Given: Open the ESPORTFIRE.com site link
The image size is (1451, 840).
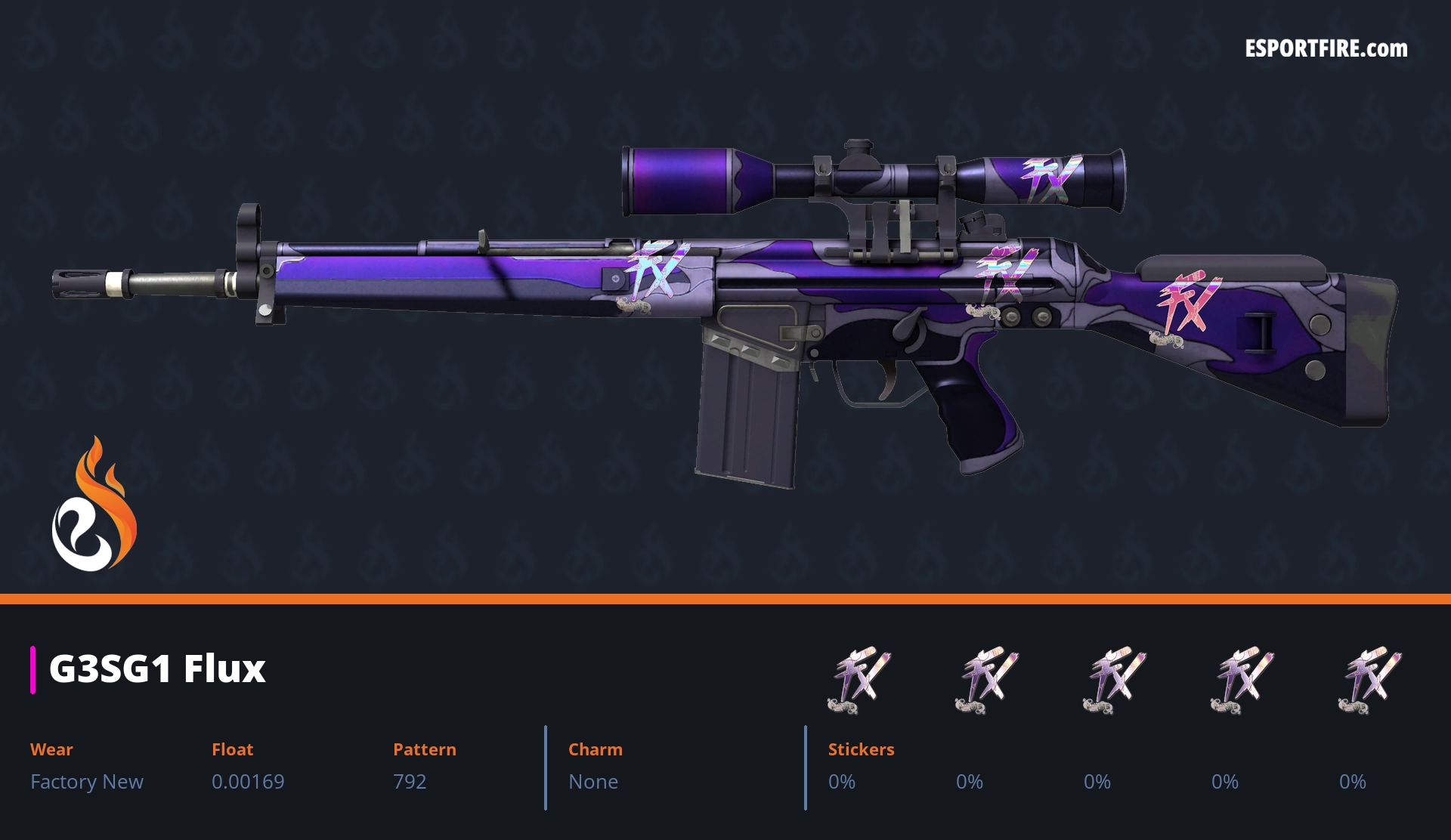Looking at the screenshot, I should (1326, 49).
